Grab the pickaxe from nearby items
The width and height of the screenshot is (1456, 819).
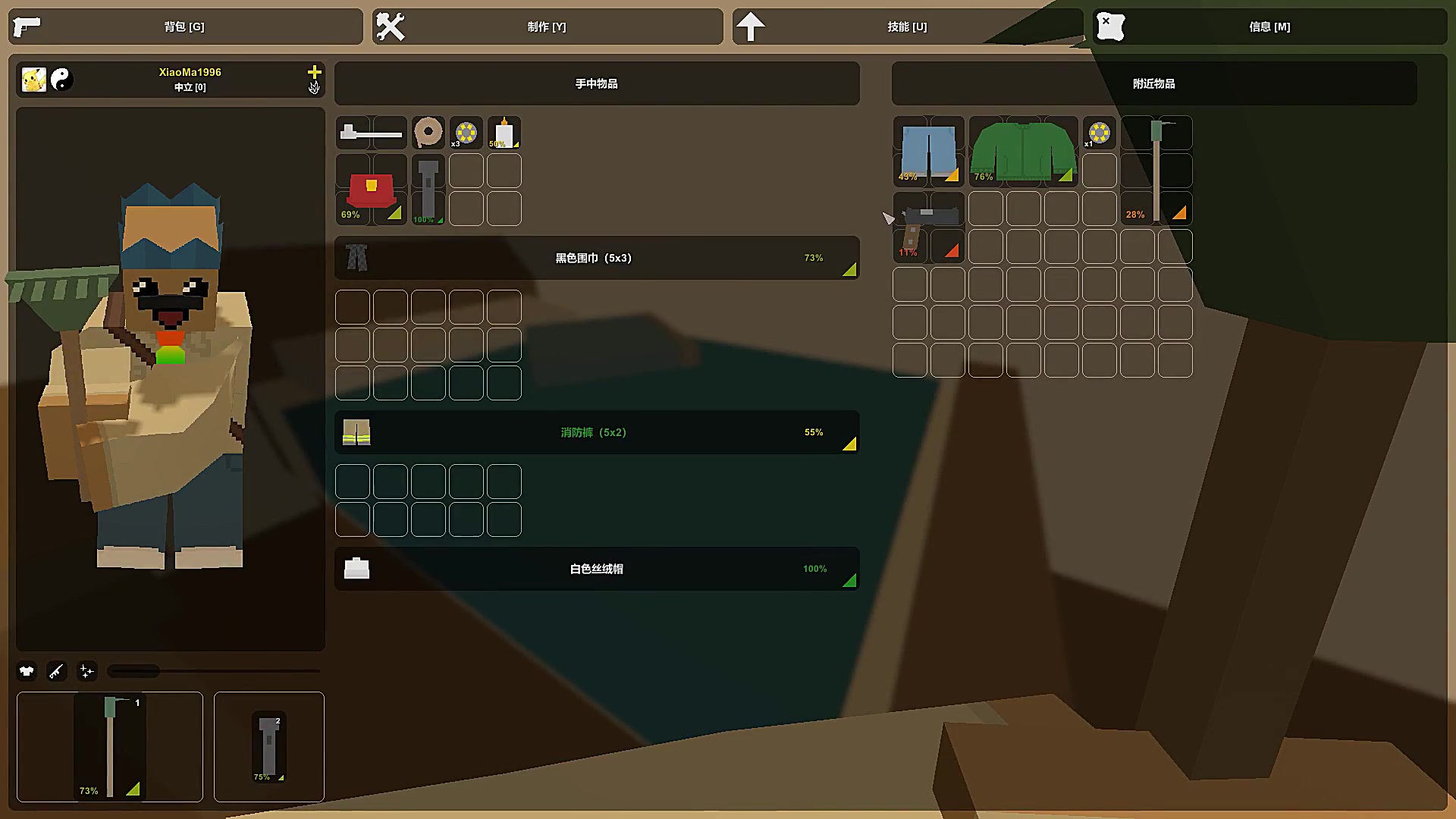click(x=1156, y=171)
